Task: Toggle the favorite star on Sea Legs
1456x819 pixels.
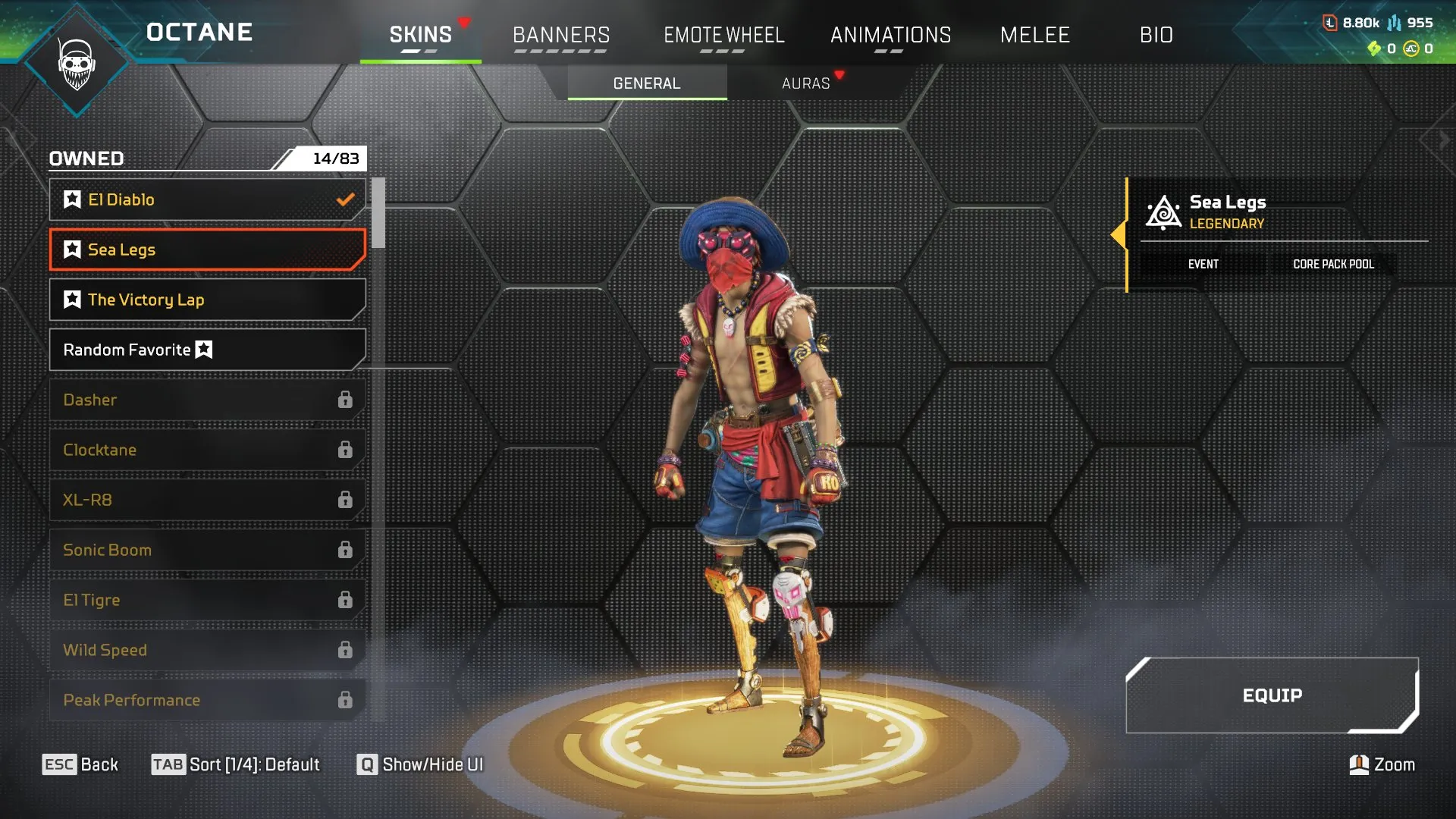Action: tap(72, 249)
